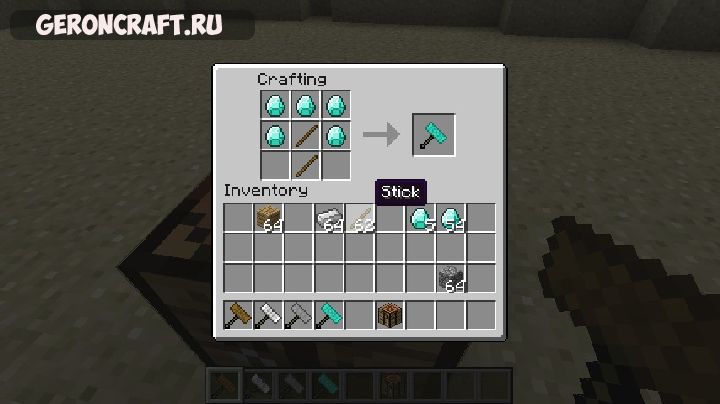This screenshot has width=720, height=404.
Task: Select the stone hammer in the hotbar row
Action: pyautogui.click(x=298, y=316)
